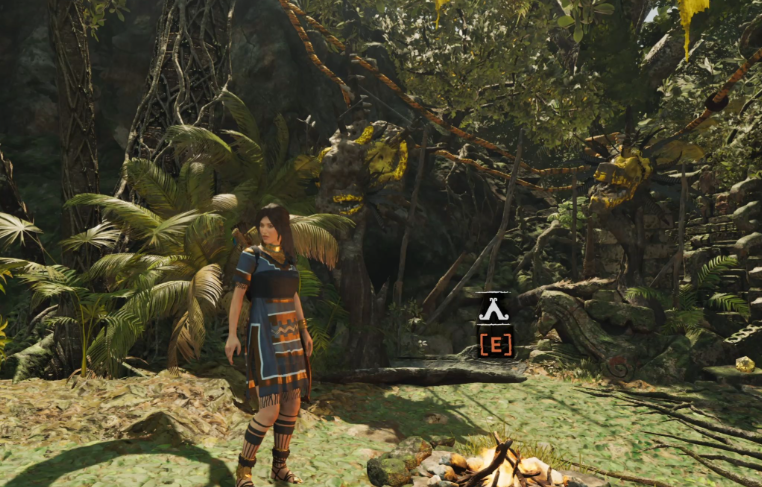Select the base camp tent icon

pyautogui.click(x=494, y=310)
